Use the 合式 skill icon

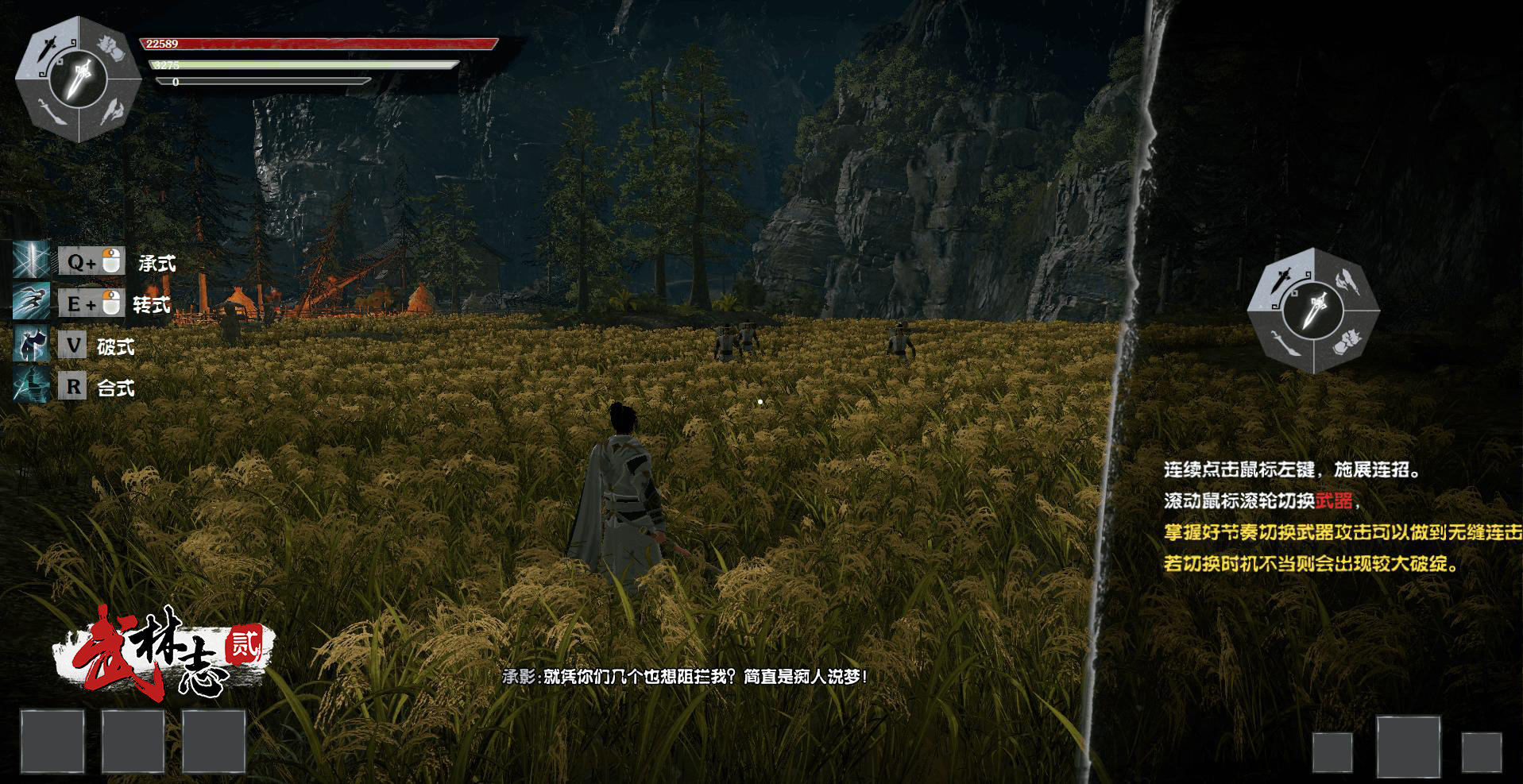[31, 386]
